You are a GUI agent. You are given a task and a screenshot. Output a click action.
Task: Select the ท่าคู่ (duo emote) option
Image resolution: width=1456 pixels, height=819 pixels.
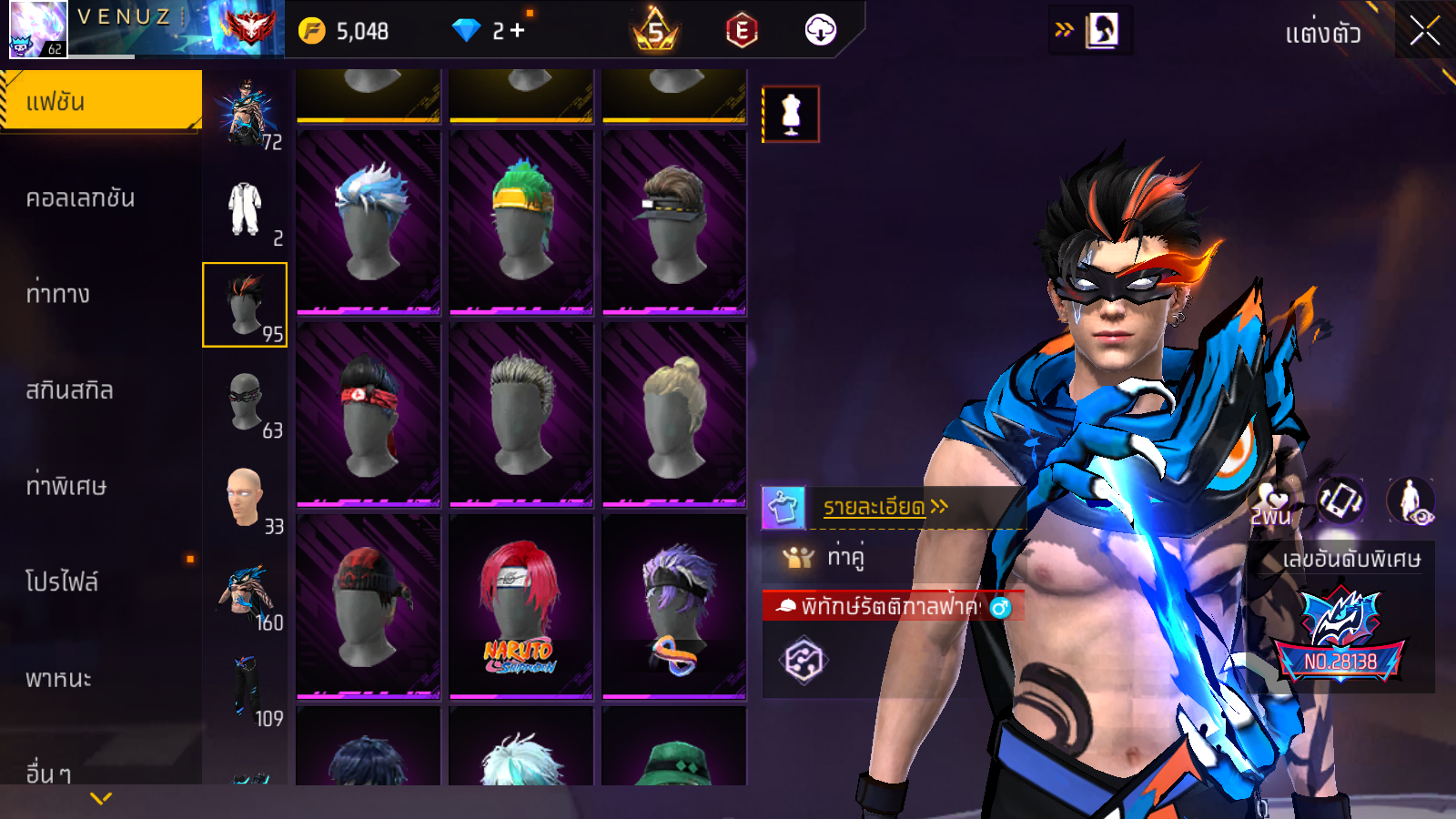(x=845, y=556)
